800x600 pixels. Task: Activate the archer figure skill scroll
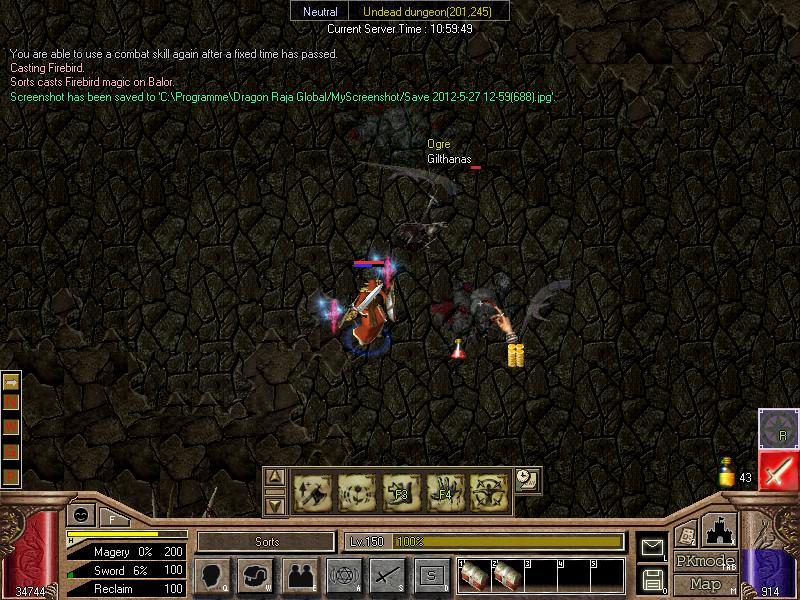489,491
